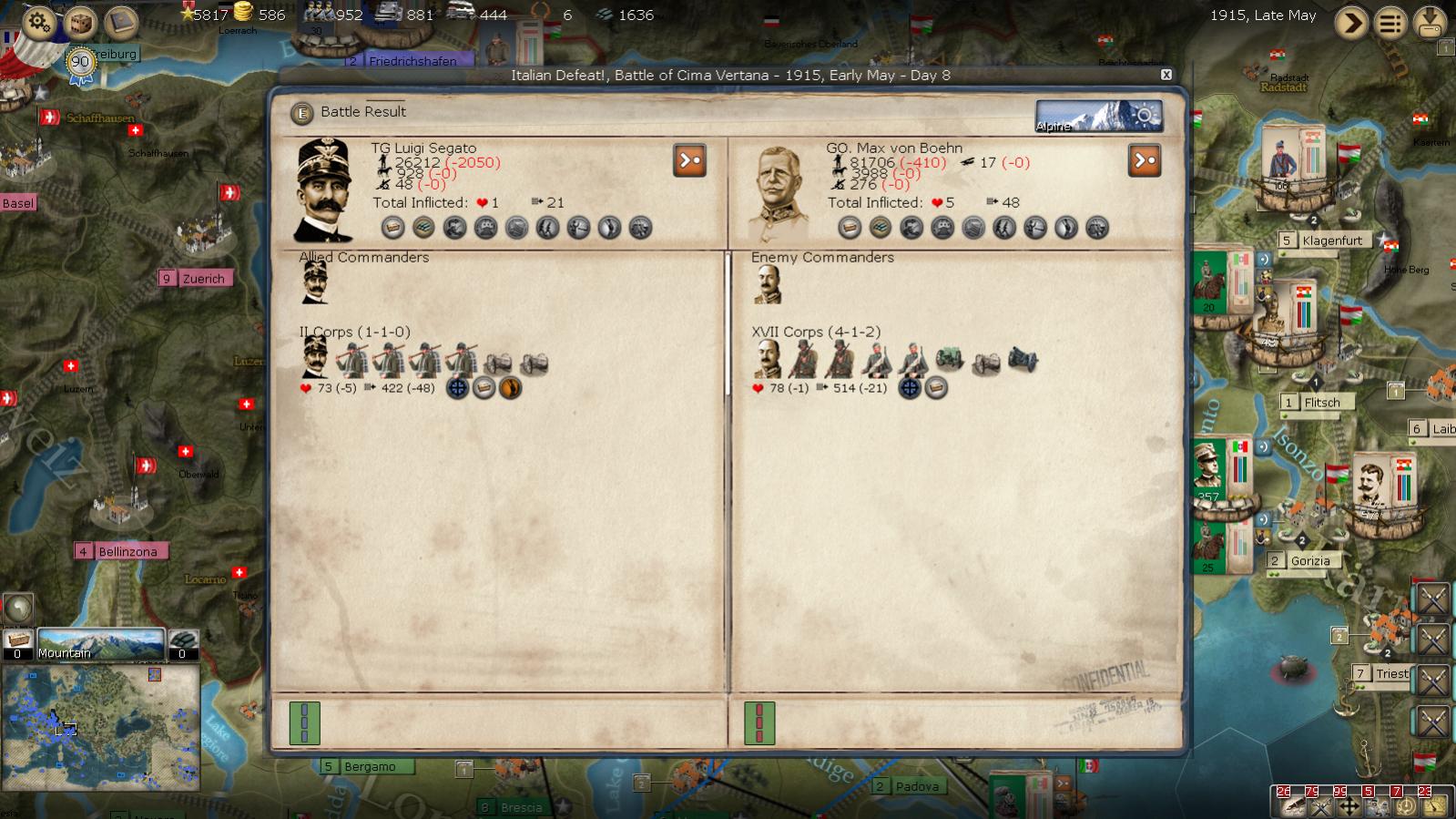This screenshot has width=1456, height=819.
Task: Select the Alpine terrain thumbnail
Action: [1098, 117]
